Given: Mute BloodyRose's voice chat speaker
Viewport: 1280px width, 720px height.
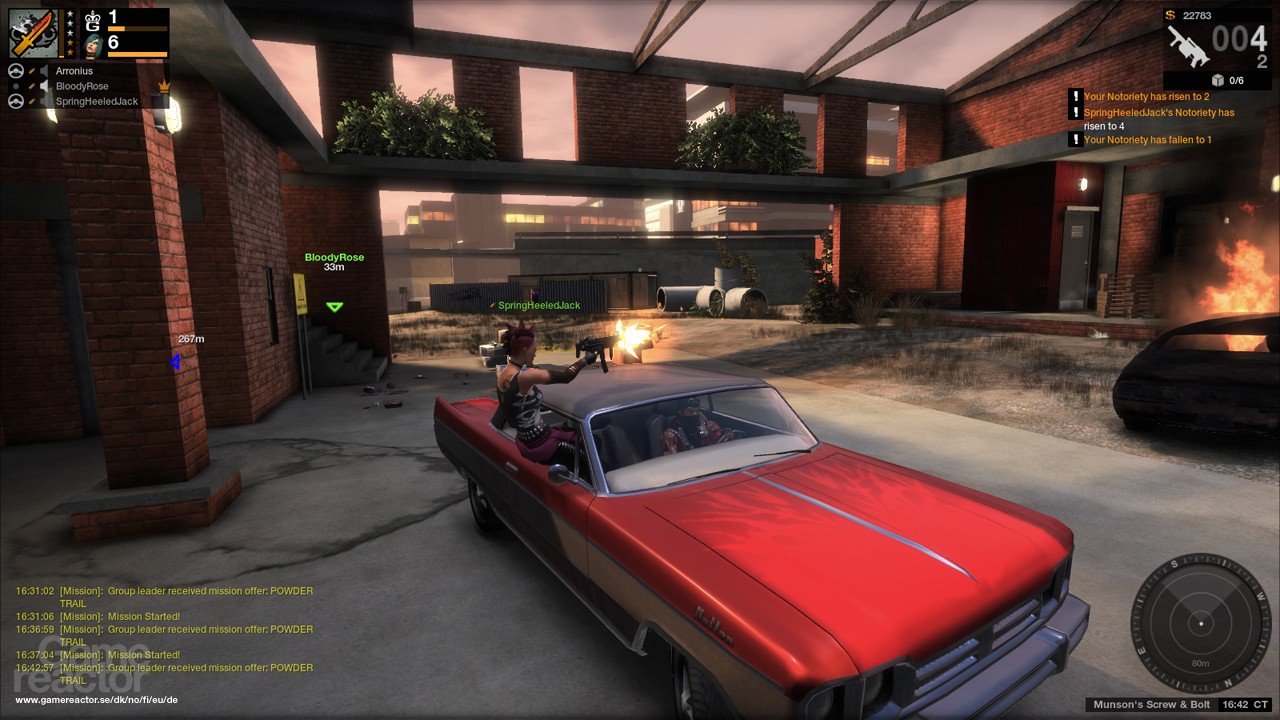Looking at the screenshot, I should pyautogui.click(x=44, y=86).
